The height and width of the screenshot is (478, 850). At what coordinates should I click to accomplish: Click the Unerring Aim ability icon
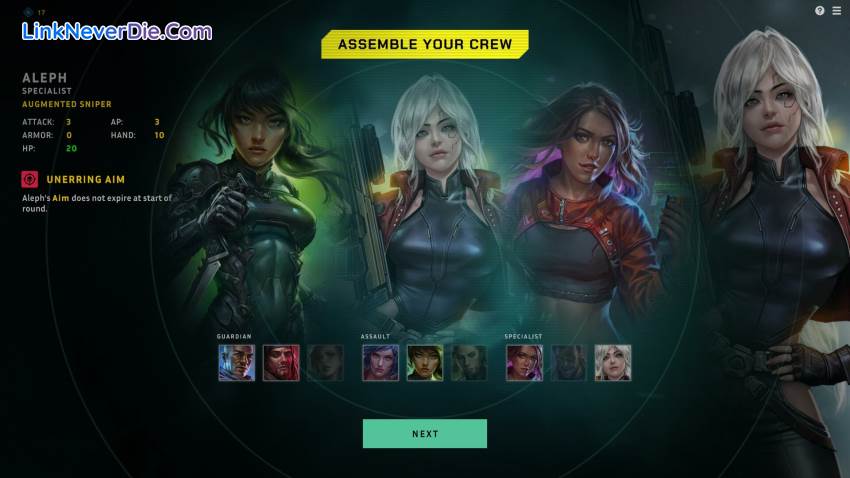click(x=30, y=179)
